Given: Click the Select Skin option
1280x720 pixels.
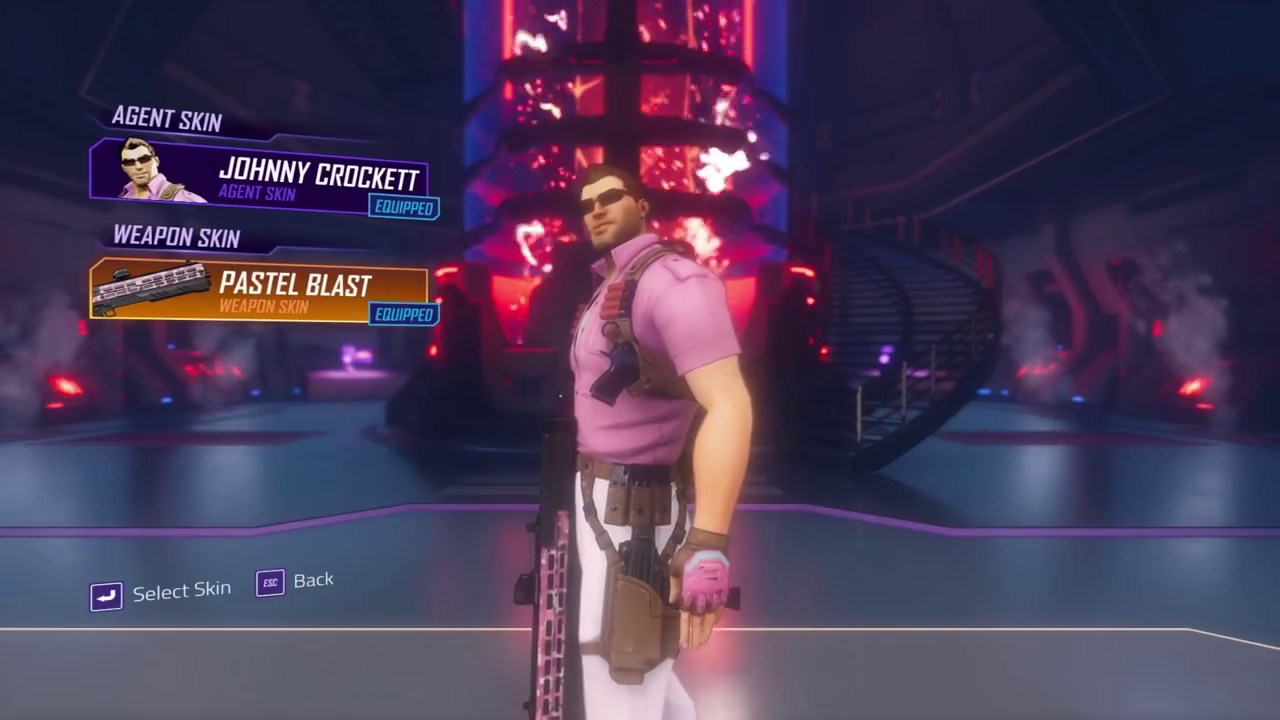Looking at the screenshot, I should (162, 593).
